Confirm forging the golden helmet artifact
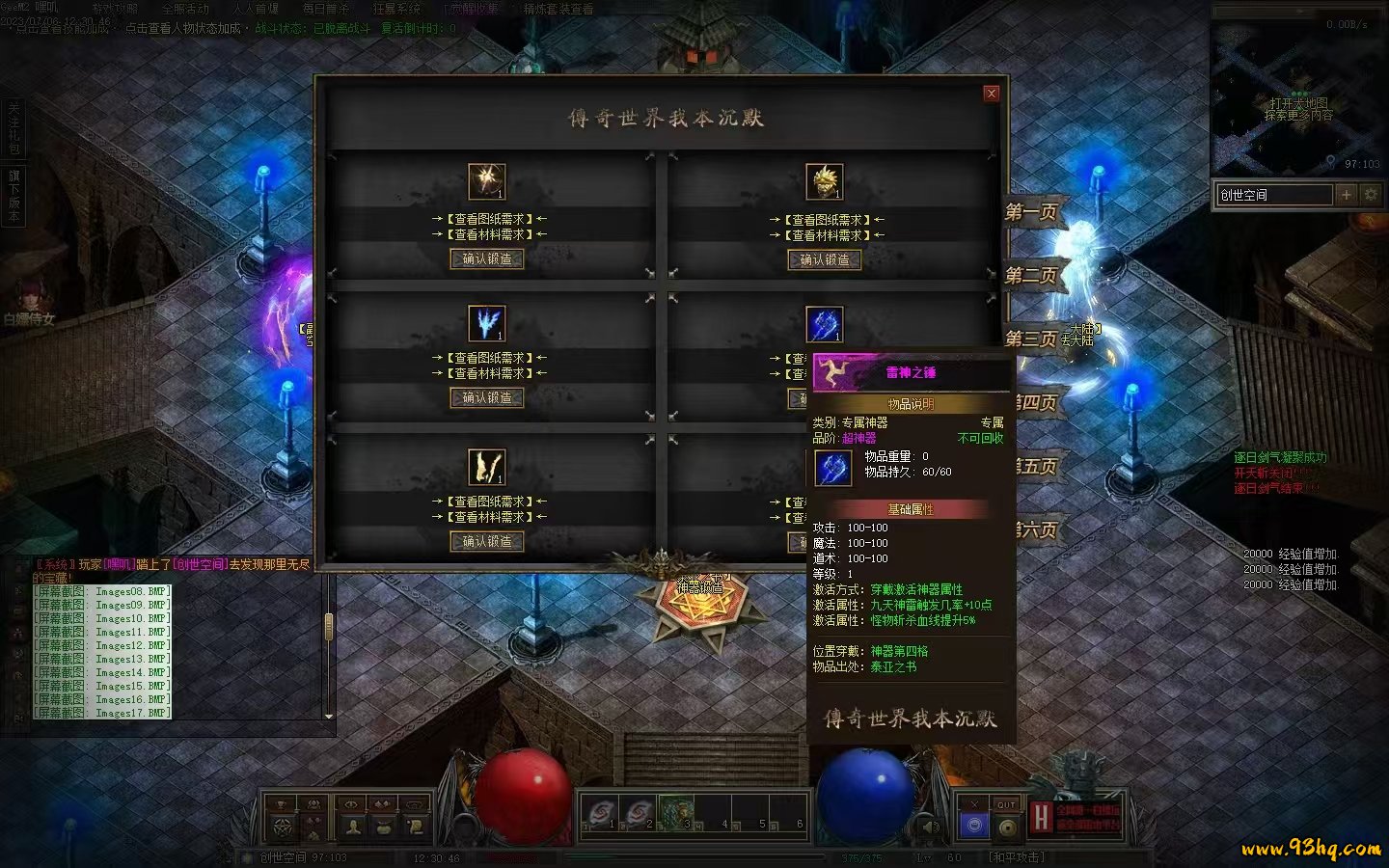1389x868 pixels. pos(824,259)
